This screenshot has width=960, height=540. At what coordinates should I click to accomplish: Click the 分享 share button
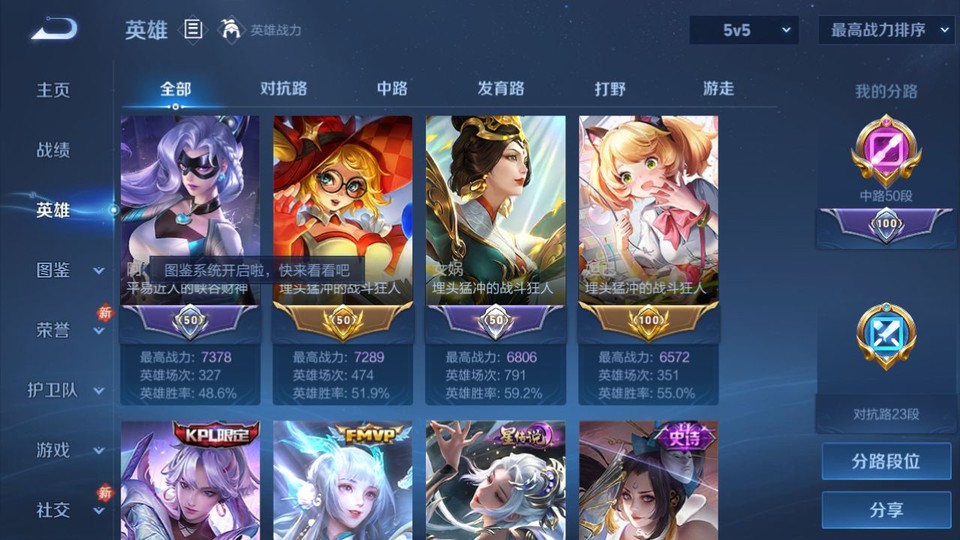pos(886,510)
